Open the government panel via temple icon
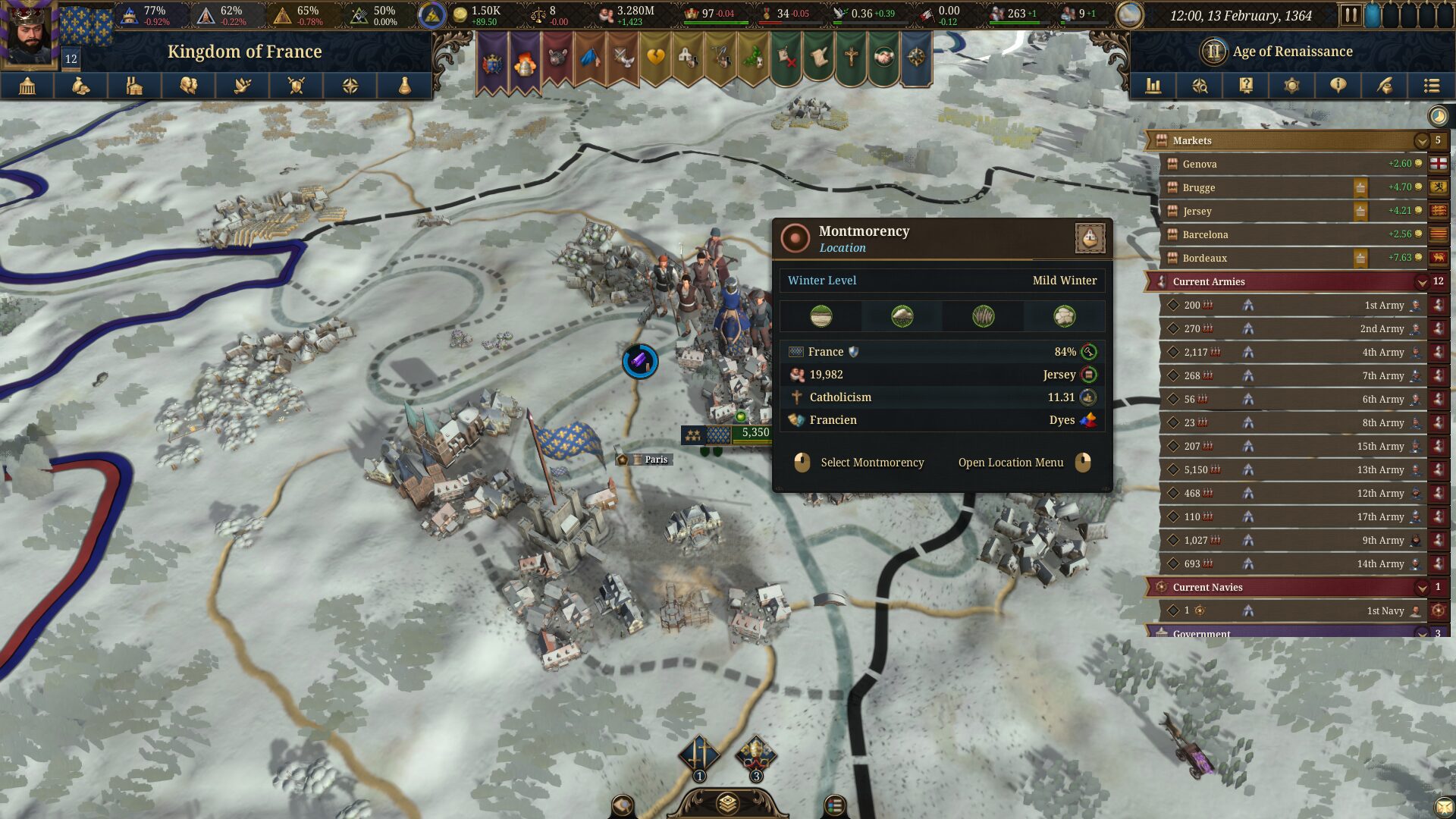 pos(28,86)
